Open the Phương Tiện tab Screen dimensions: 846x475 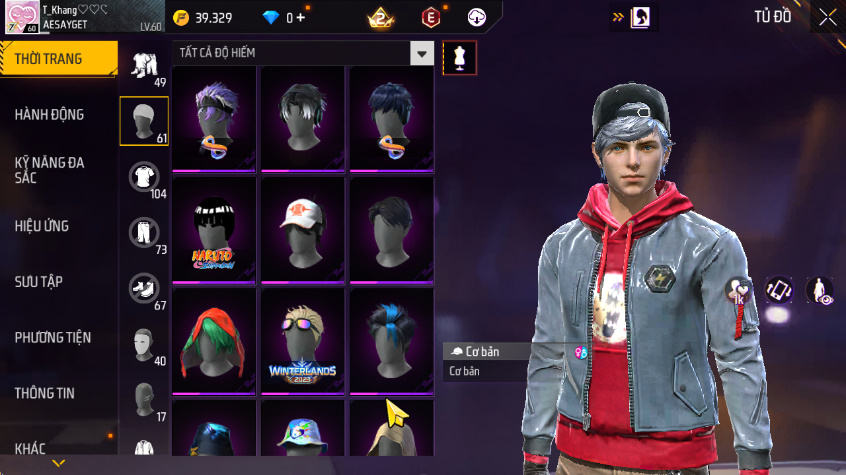pyautogui.click(x=53, y=338)
